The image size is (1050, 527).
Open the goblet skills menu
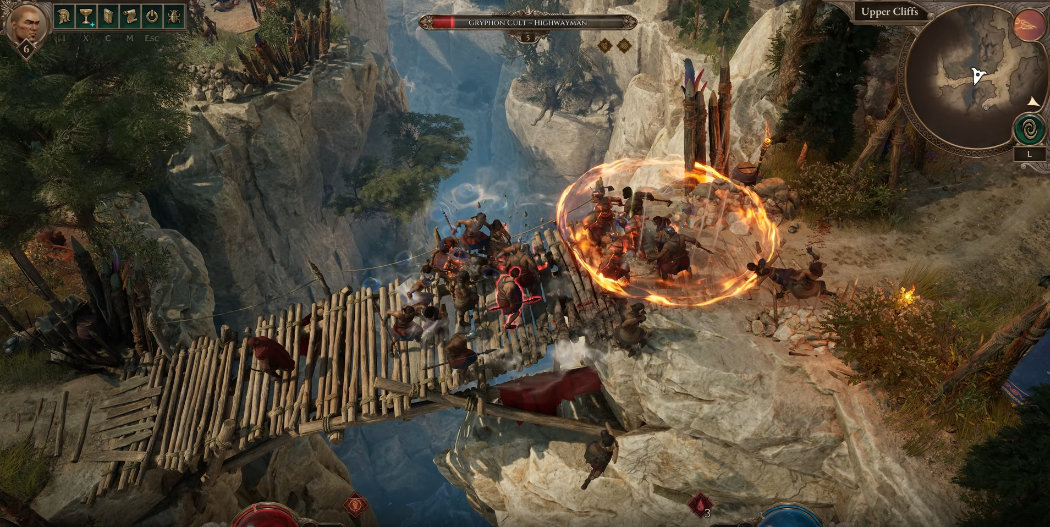pos(85,16)
